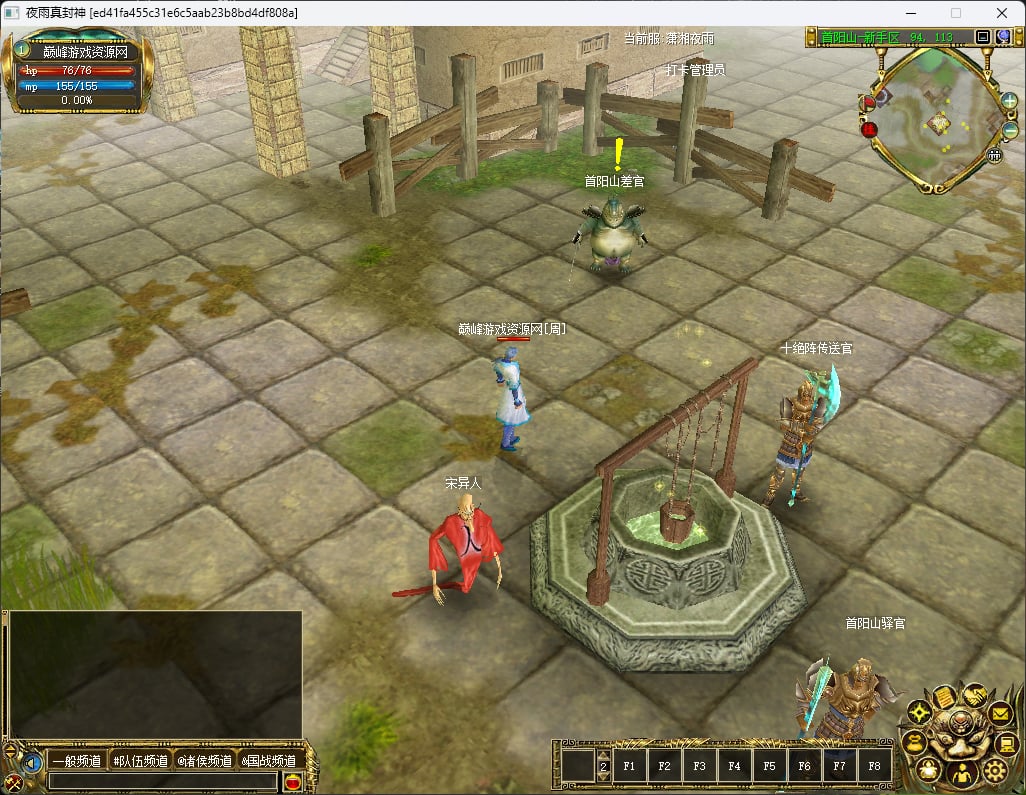Open the character figure icon

(x=963, y=773)
